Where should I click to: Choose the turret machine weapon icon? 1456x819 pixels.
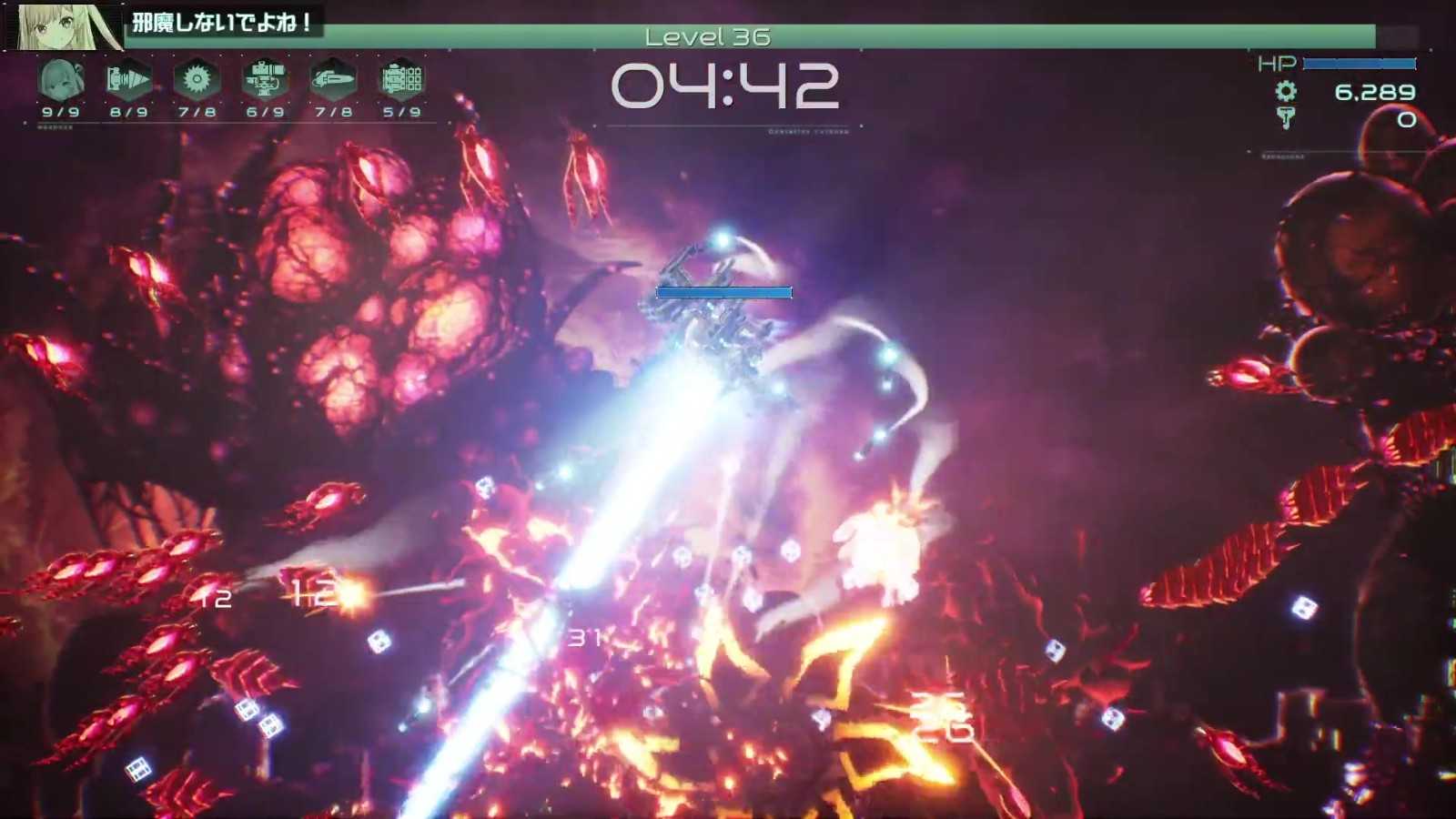tap(265, 80)
